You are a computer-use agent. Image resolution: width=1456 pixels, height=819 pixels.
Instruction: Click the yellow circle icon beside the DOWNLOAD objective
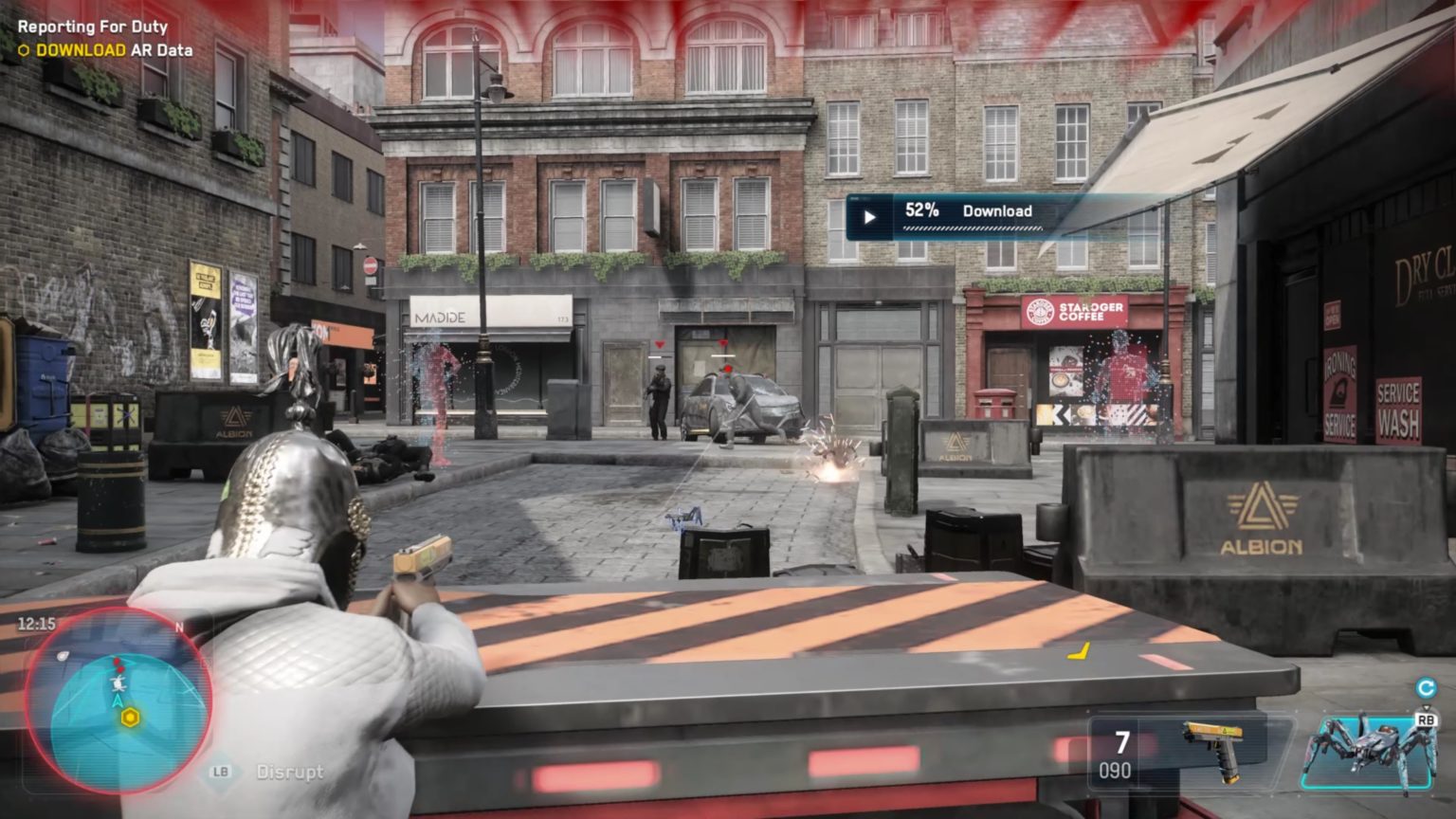(25, 50)
